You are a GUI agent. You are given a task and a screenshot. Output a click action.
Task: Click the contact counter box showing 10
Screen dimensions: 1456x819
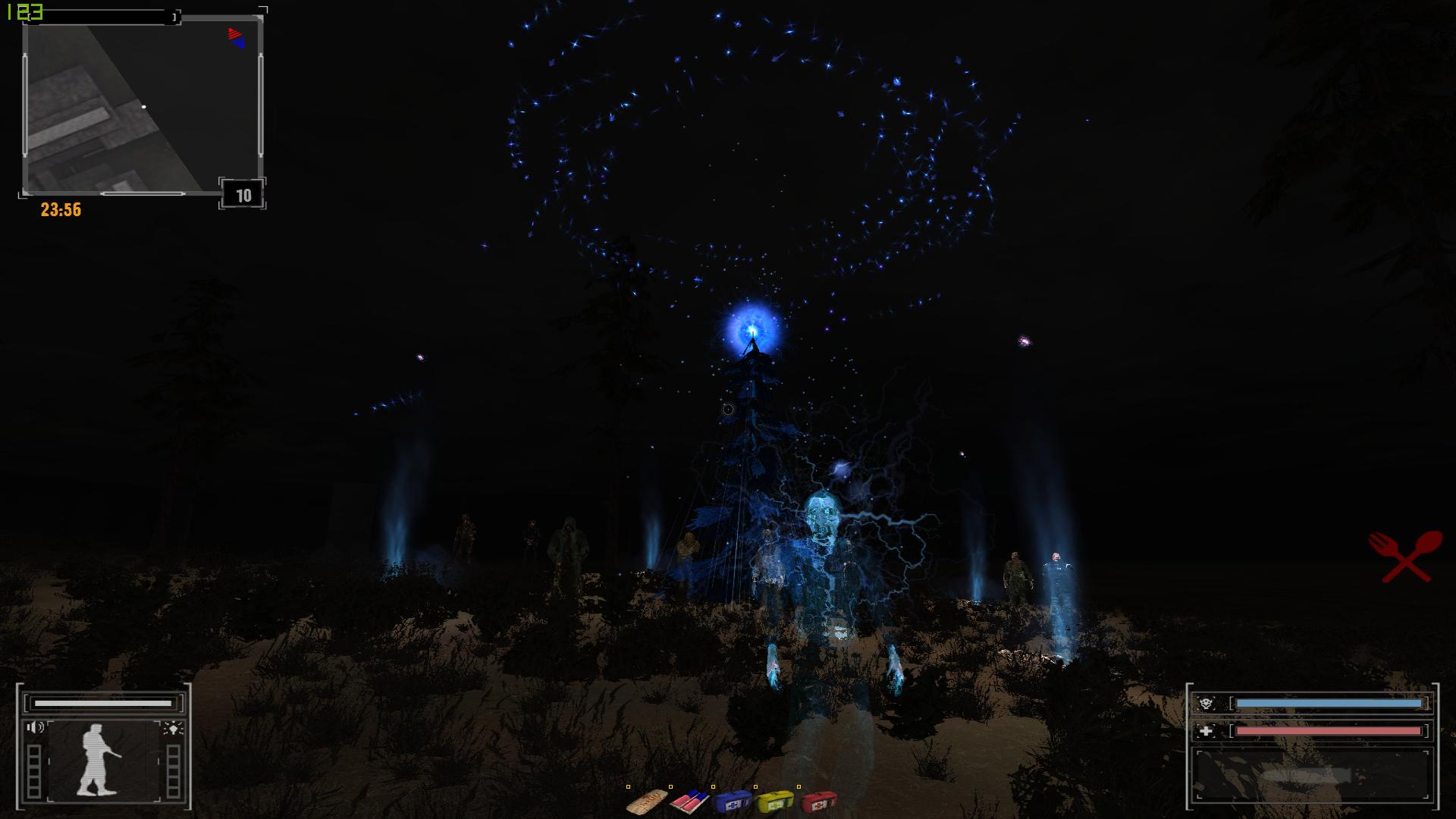(x=243, y=196)
